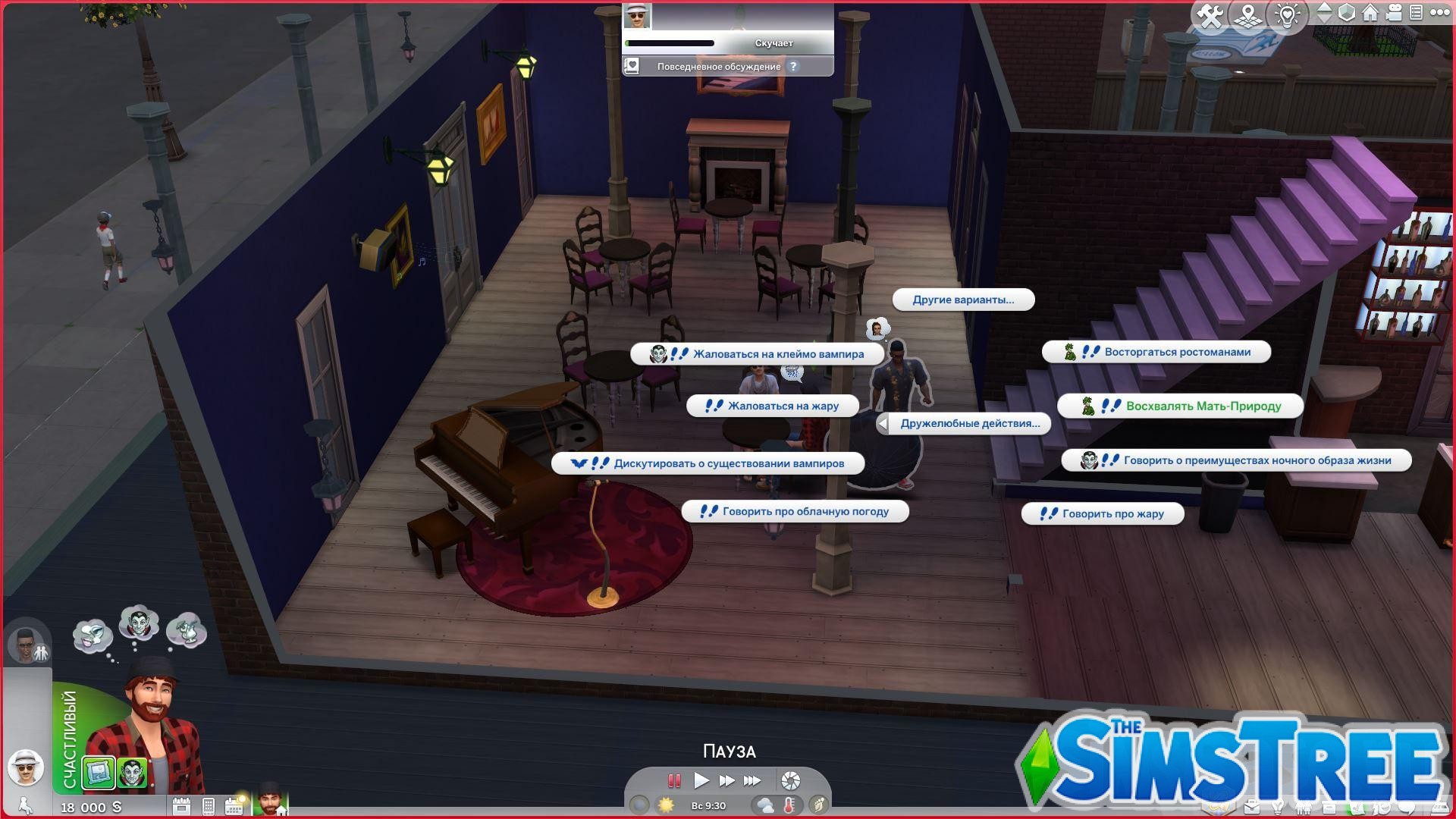
Task: Toggle wall cutaway view with the cube icon
Action: tap(1346, 12)
